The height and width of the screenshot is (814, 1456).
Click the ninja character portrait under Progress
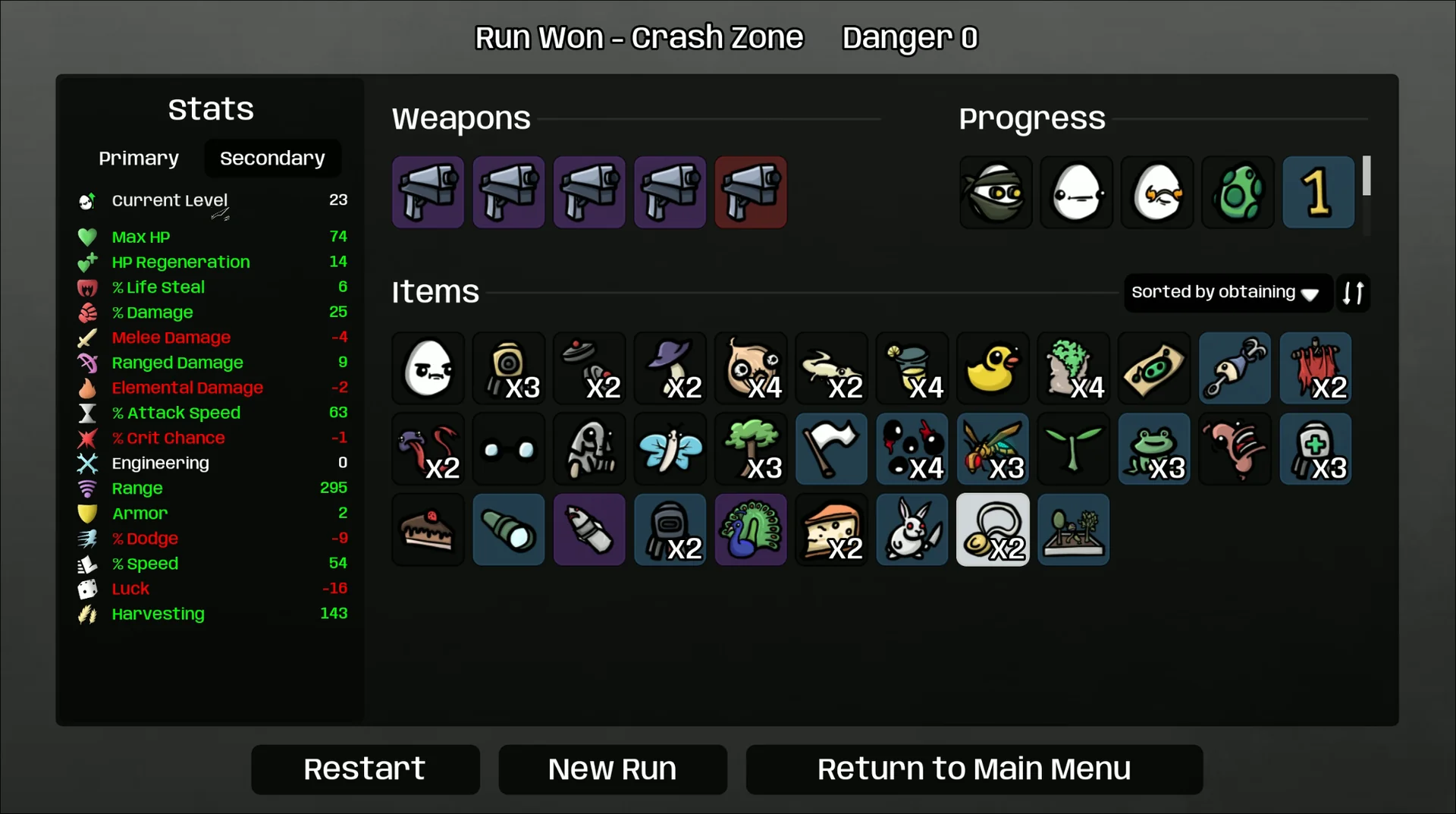pos(994,192)
